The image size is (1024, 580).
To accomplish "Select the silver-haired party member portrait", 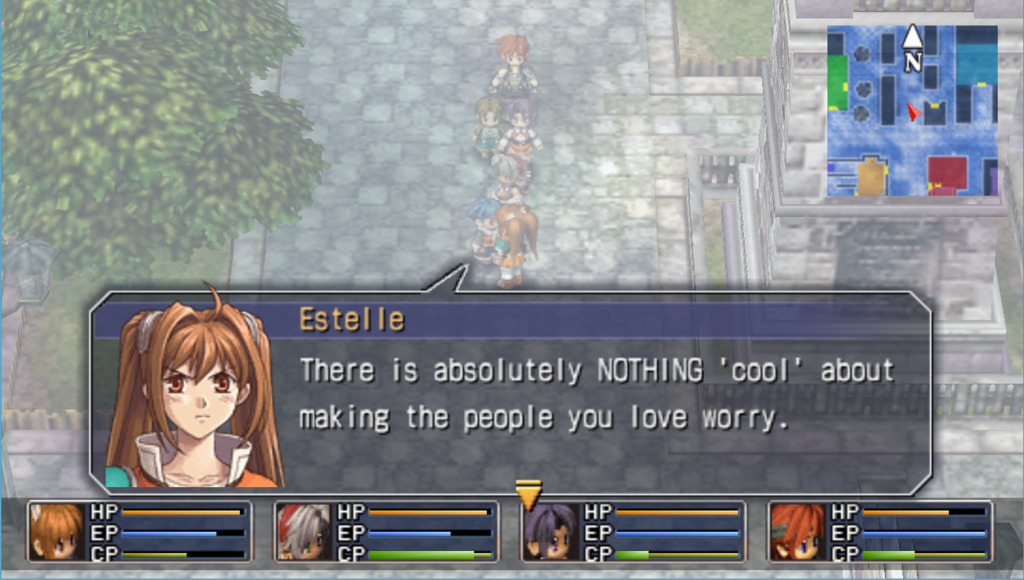I will point(304,531).
